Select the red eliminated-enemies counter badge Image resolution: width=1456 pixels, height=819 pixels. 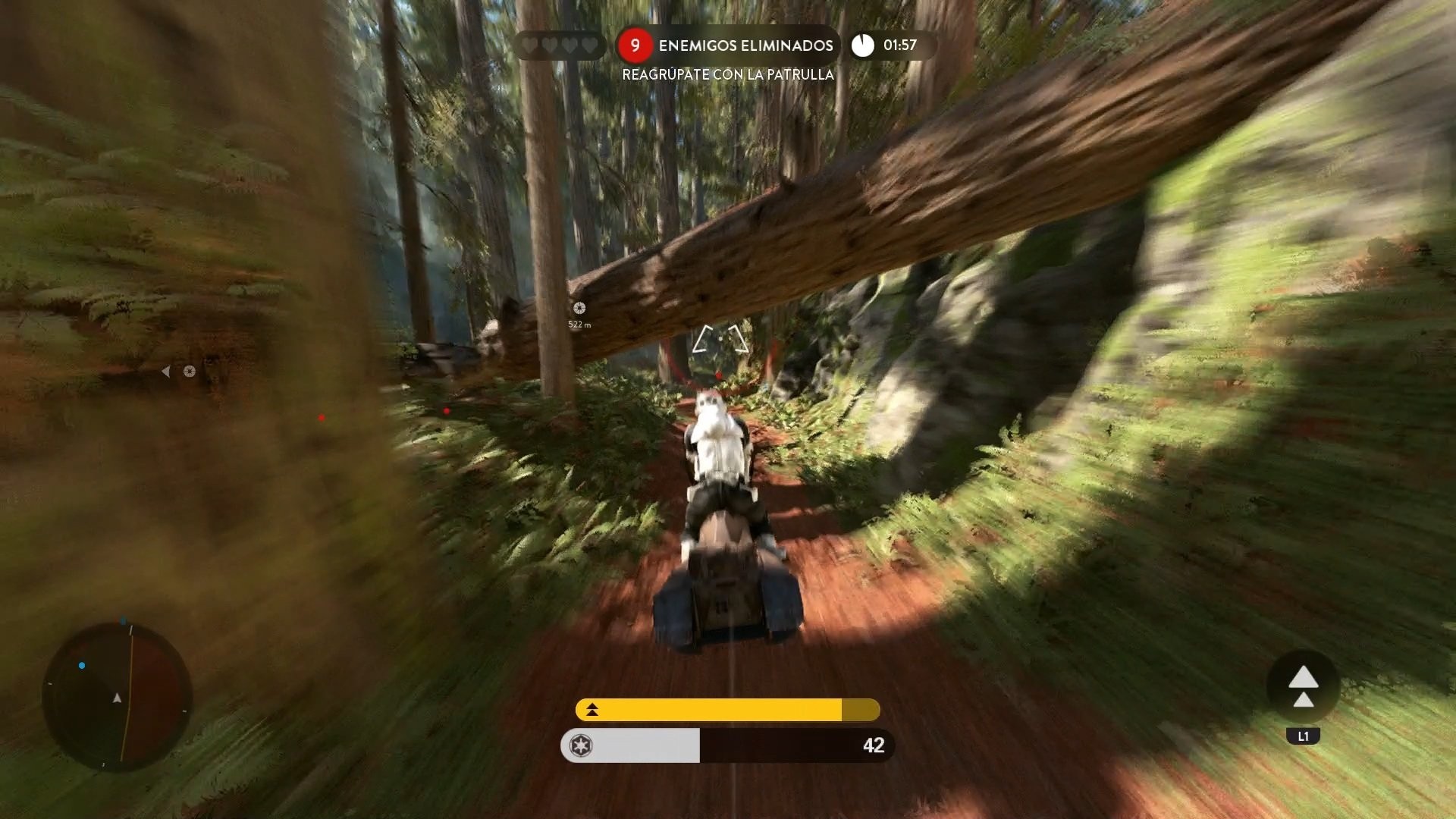point(635,45)
